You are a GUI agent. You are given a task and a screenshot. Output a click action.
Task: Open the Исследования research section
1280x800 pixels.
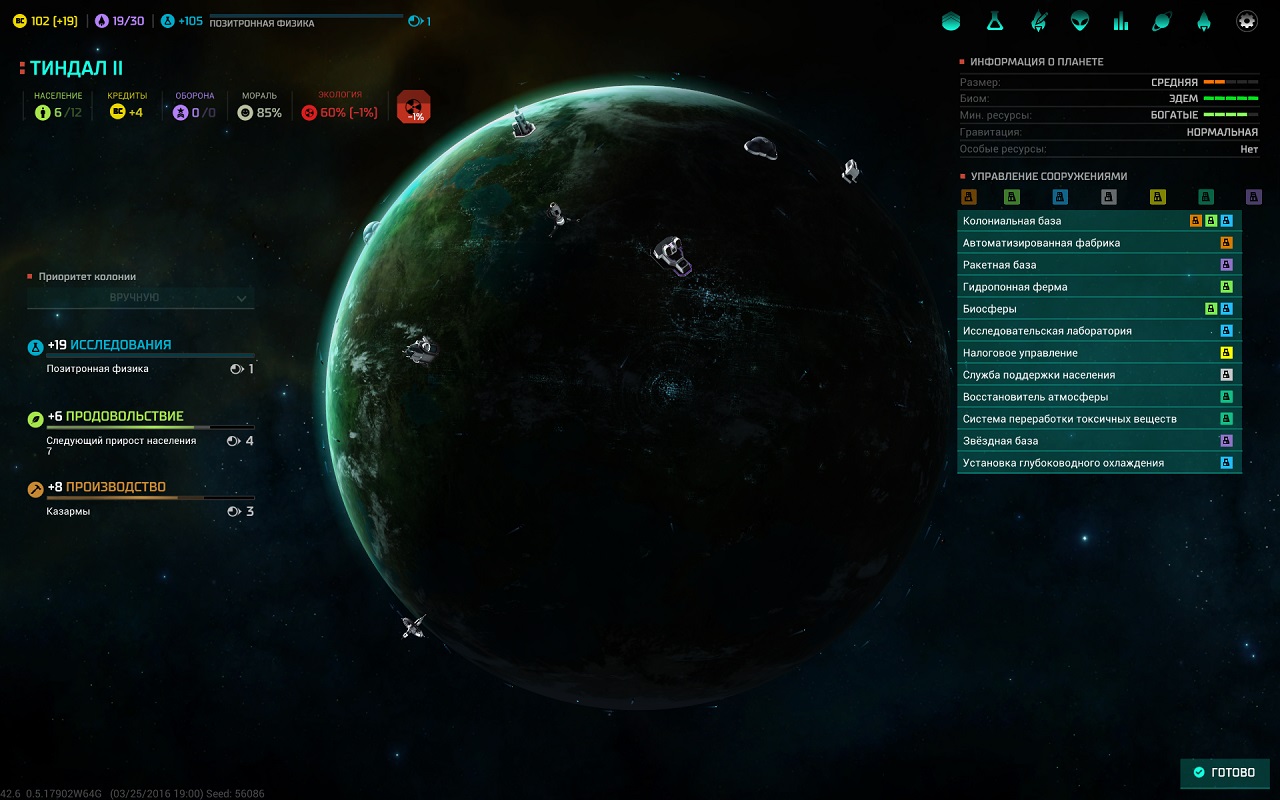[x=120, y=345]
